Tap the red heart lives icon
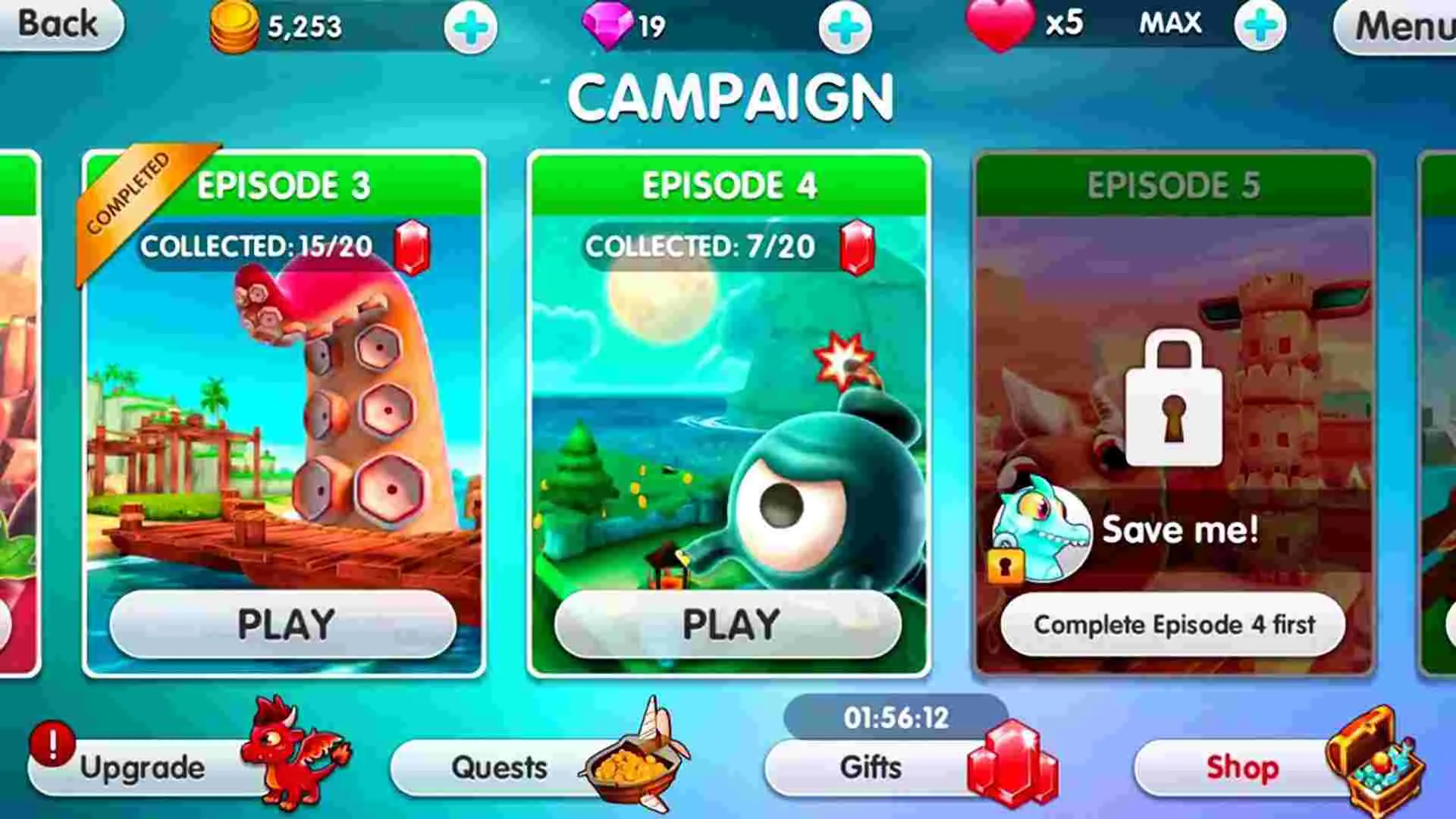1456x819 pixels. [x=999, y=23]
